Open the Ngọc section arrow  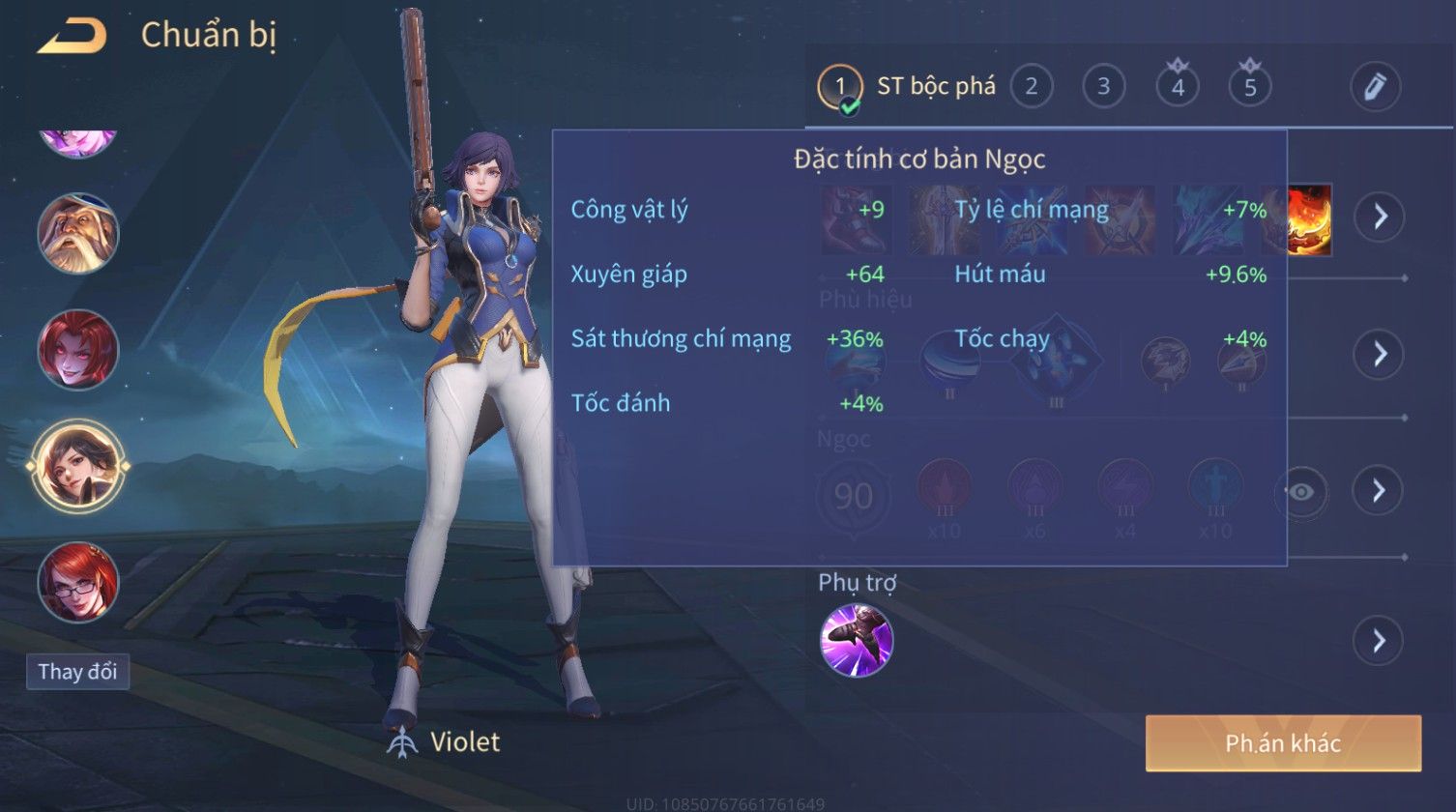pos(1379,491)
